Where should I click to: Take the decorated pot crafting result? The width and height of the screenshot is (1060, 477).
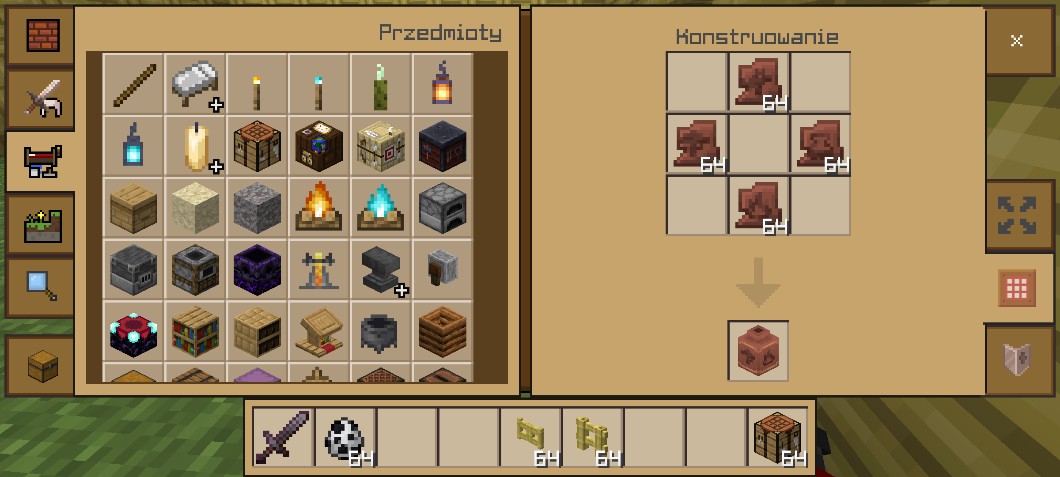(x=758, y=351)
